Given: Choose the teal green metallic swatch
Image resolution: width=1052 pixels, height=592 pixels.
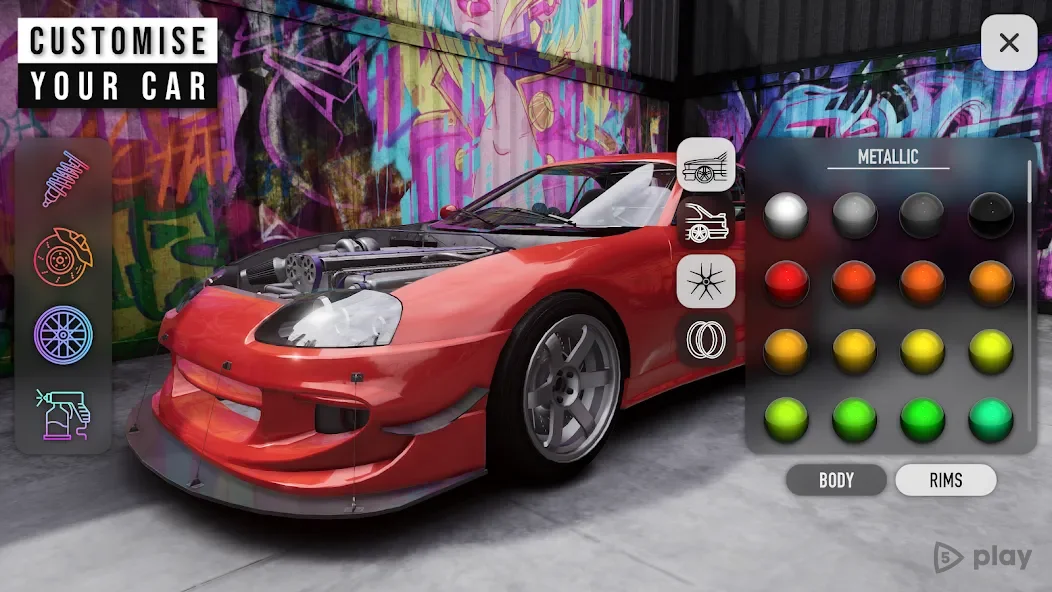Looking at the screenshot, I should coord(991,420).
